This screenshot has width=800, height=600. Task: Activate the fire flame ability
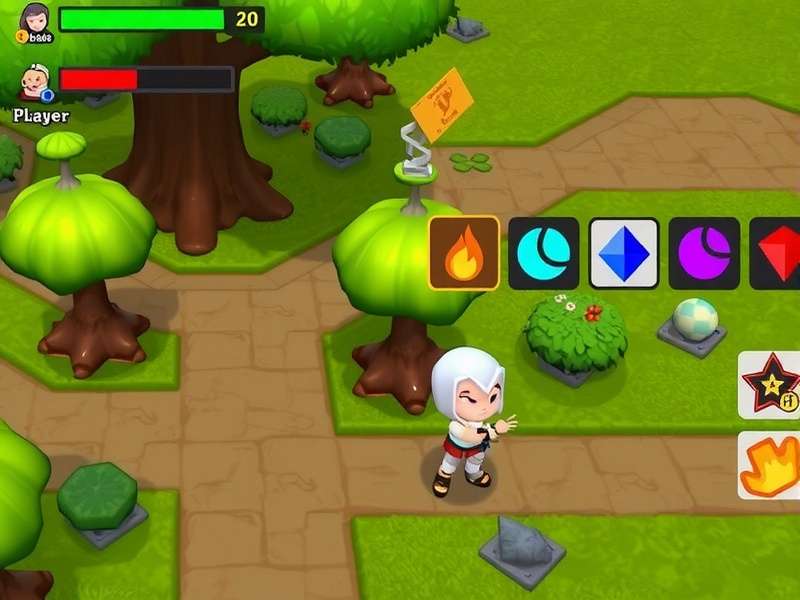464,253
